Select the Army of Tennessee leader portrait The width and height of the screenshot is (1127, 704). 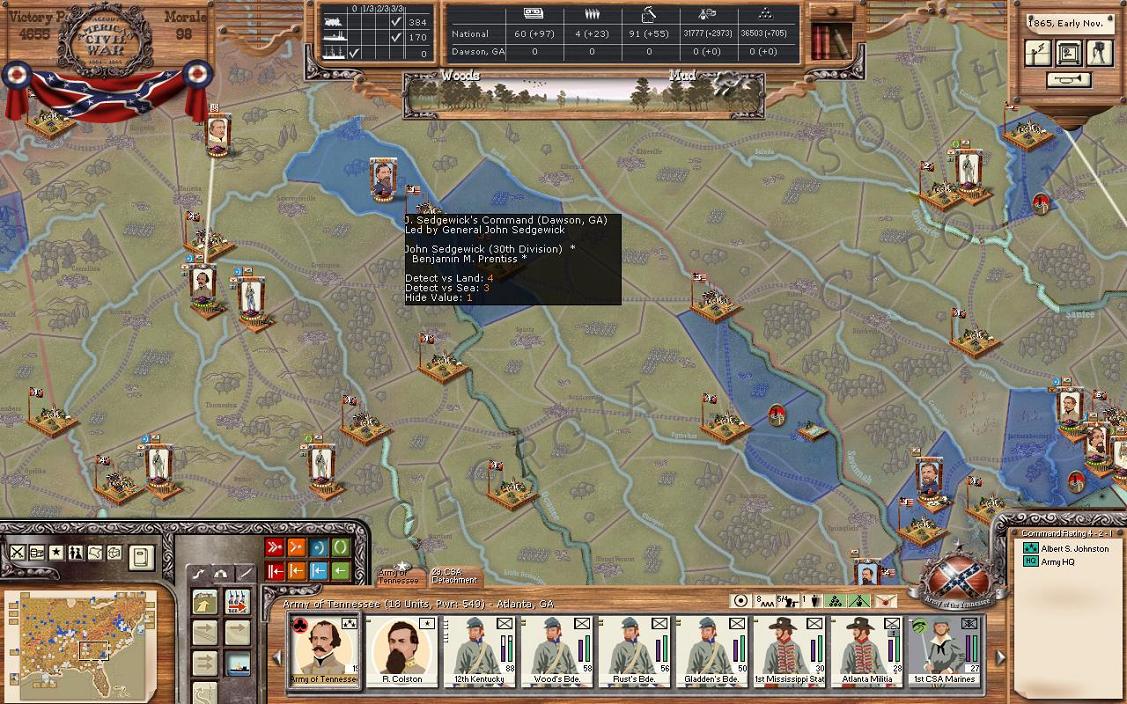click(325, 648)
